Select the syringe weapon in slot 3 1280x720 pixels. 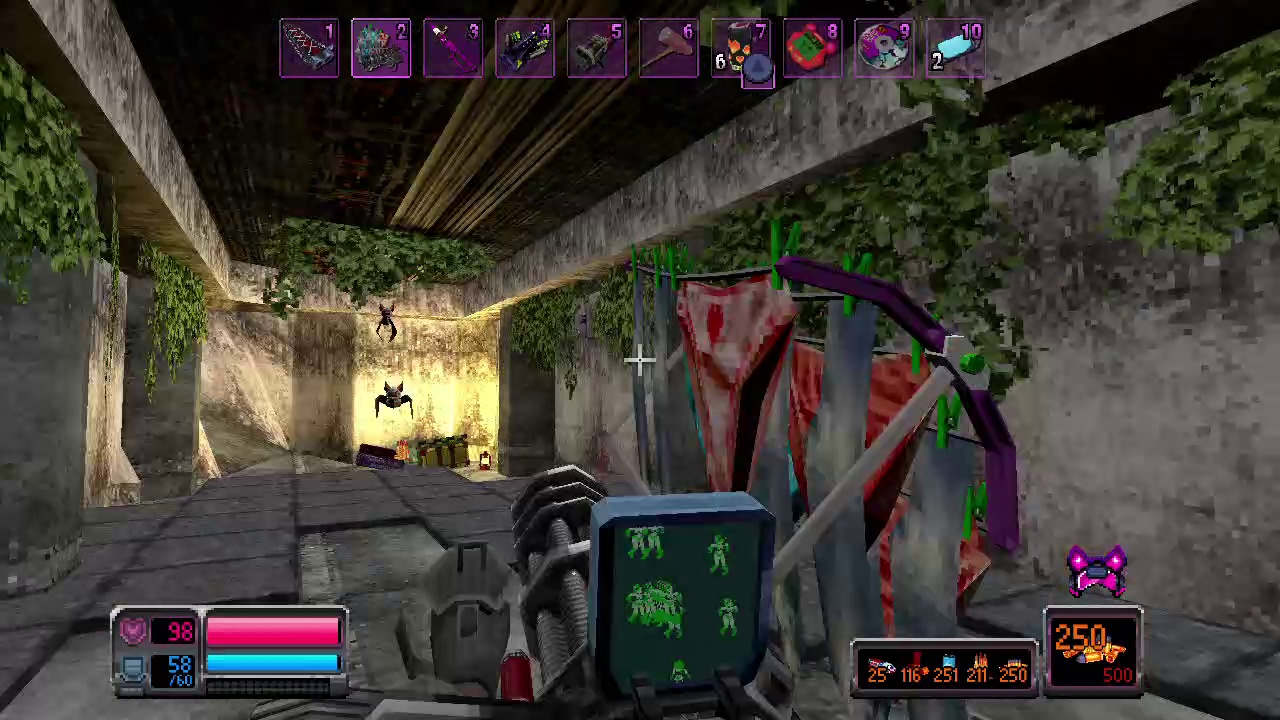453,47
